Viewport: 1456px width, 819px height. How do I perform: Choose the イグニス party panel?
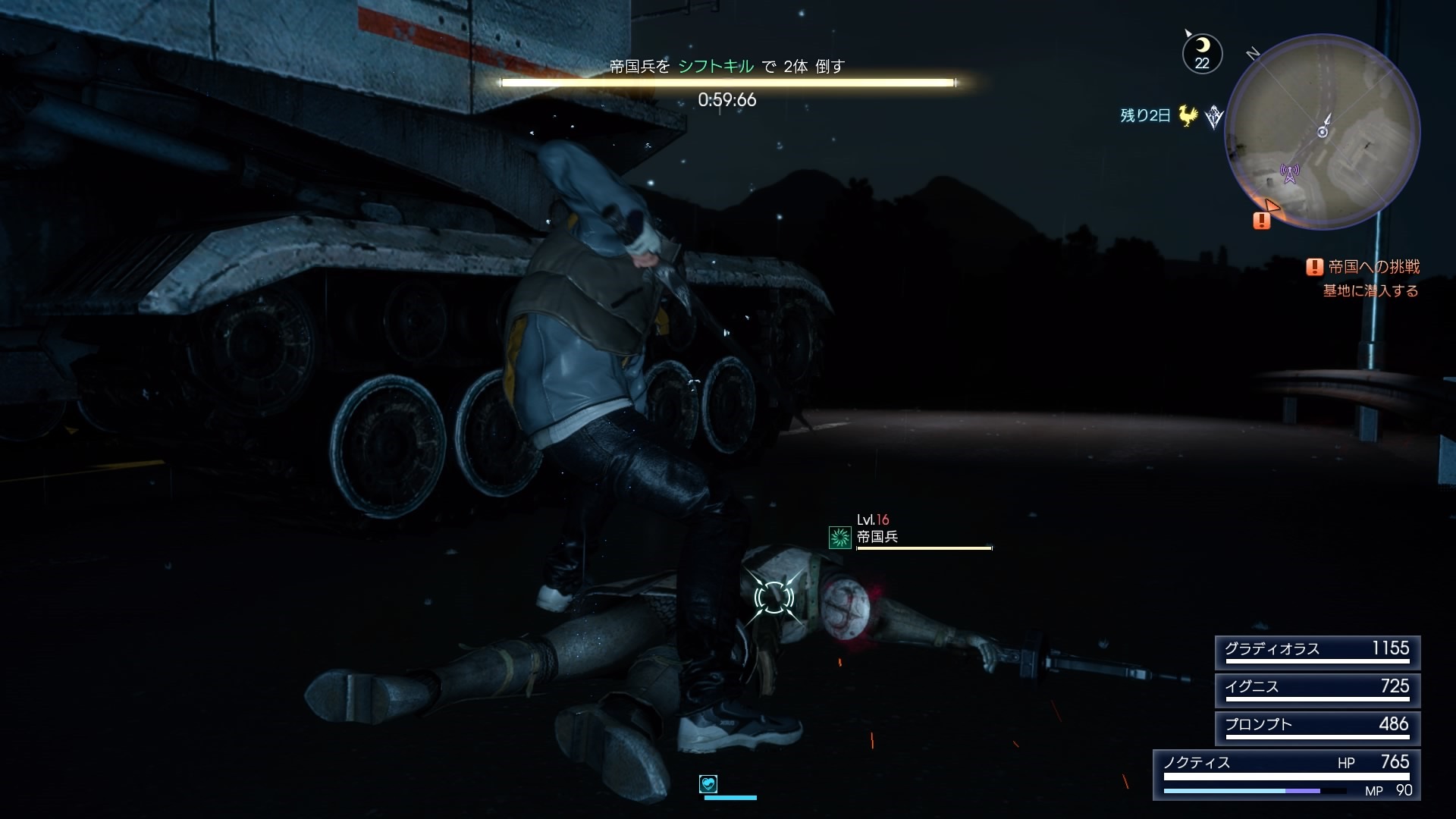[x=1317, y=690]
